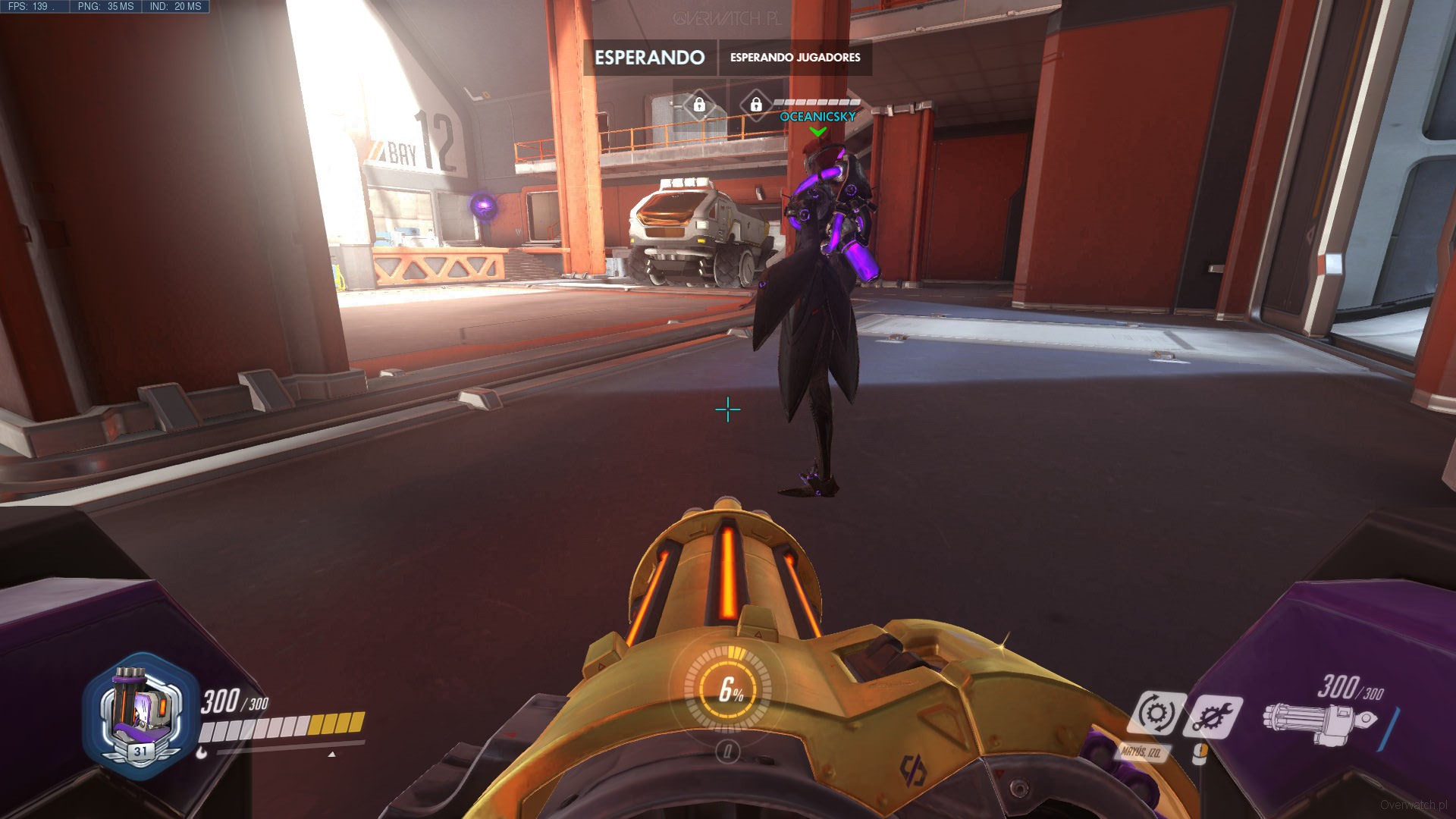This screenshot has height=819, width=1456.
Task: Click the ESPERANDO match status banner
Action: [650, 58]
